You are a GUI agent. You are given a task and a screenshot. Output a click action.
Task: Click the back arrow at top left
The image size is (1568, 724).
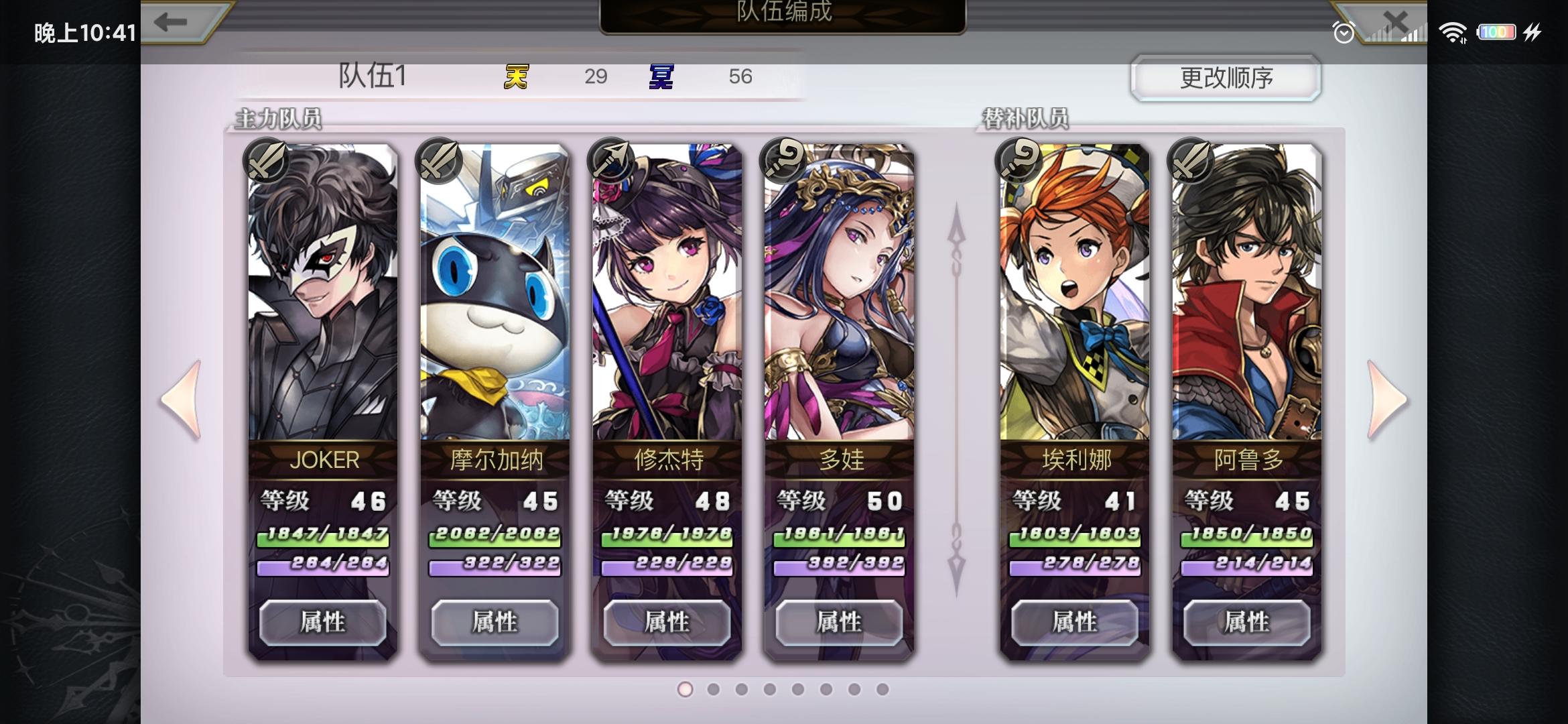[170, 21]
